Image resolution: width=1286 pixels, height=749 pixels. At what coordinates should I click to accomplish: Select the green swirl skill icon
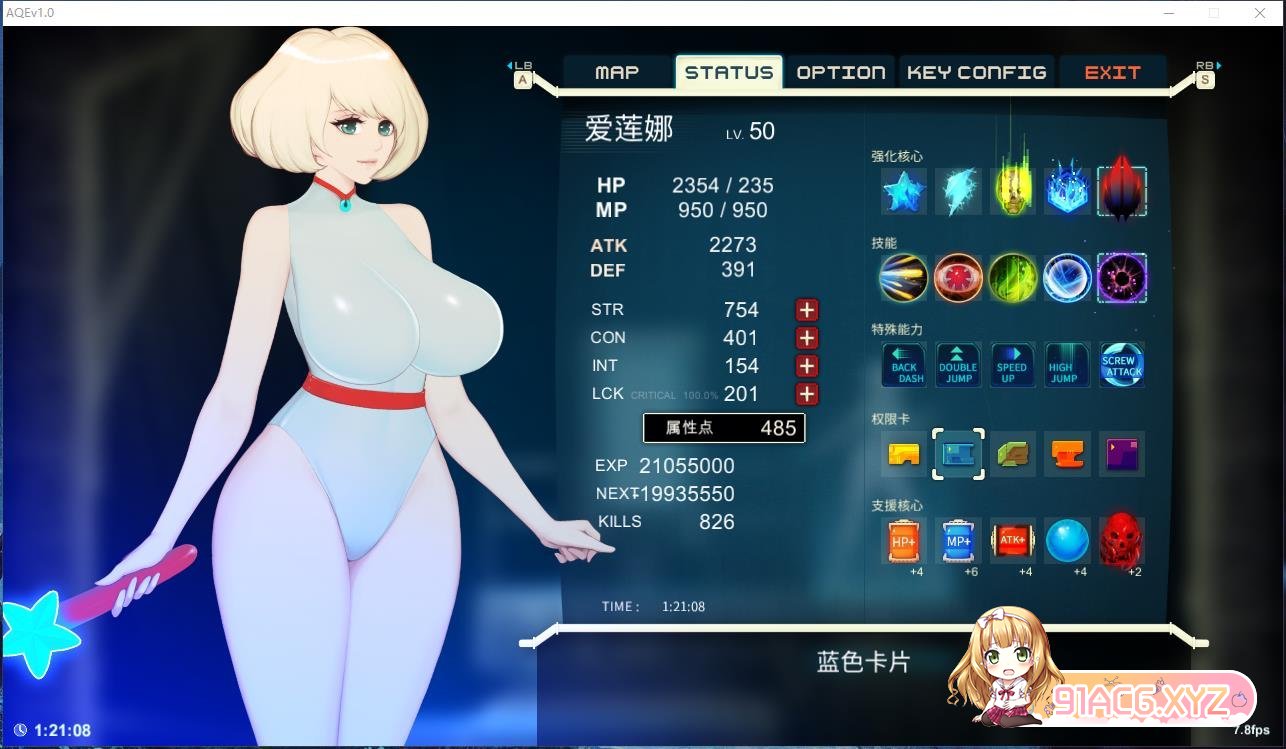1013,278
